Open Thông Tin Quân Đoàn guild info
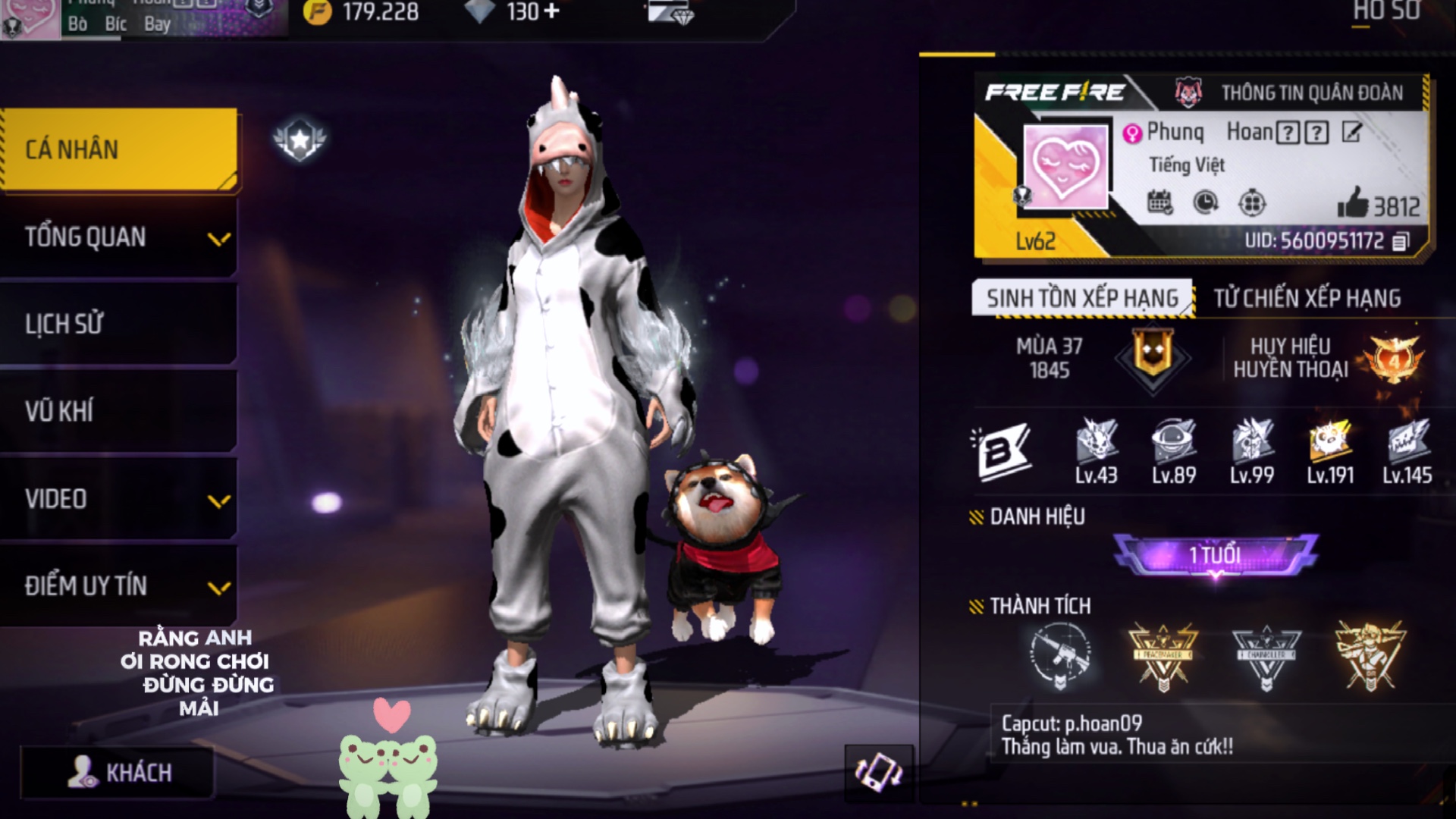 point(1297,93)
